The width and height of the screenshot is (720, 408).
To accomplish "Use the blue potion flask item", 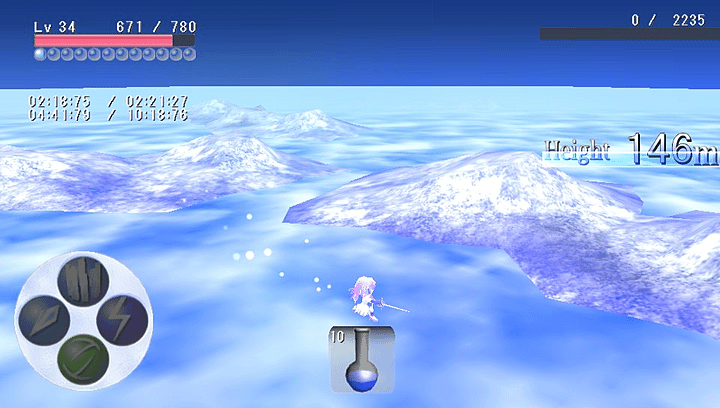I will [361, 358].
